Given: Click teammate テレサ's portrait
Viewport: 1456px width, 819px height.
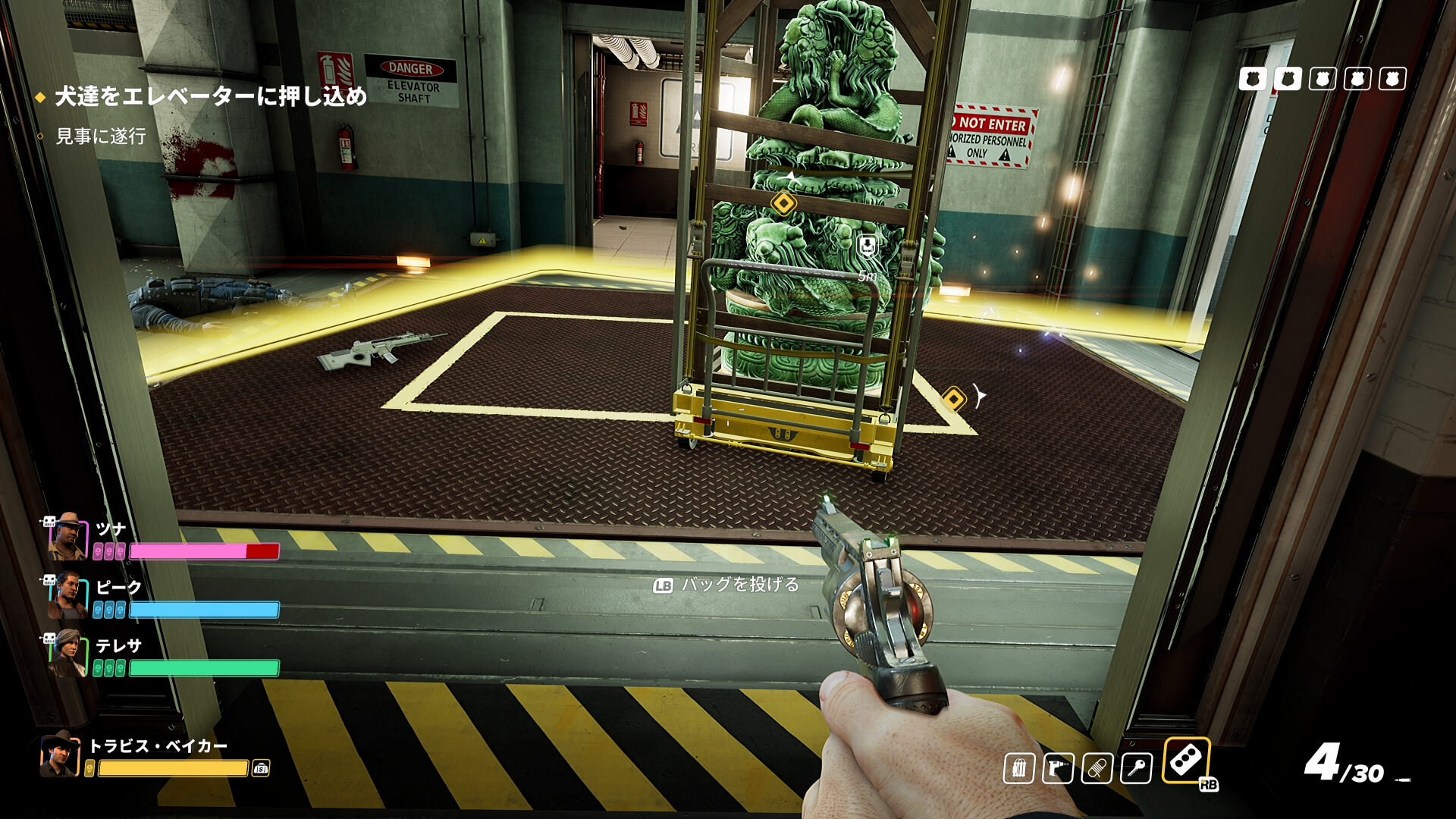Looking at the screenshot, I should tap(68, 653).
